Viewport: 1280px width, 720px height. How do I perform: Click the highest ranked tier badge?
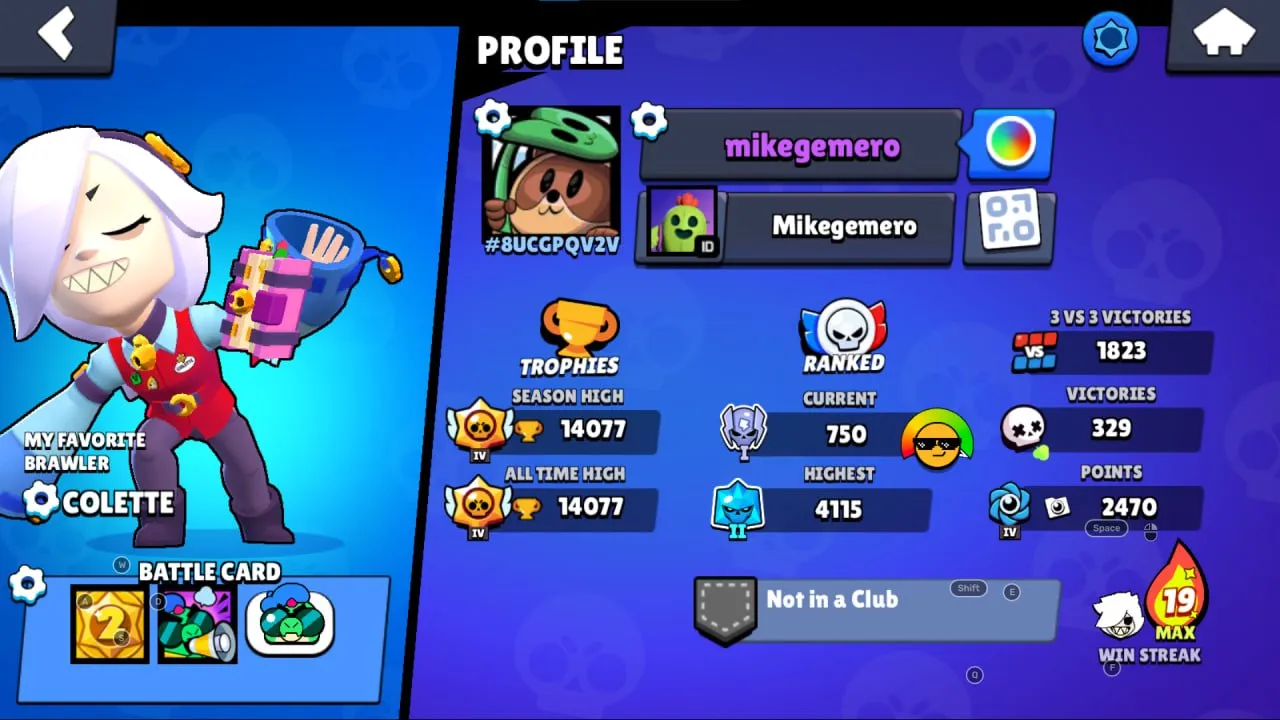pos(739,509)
